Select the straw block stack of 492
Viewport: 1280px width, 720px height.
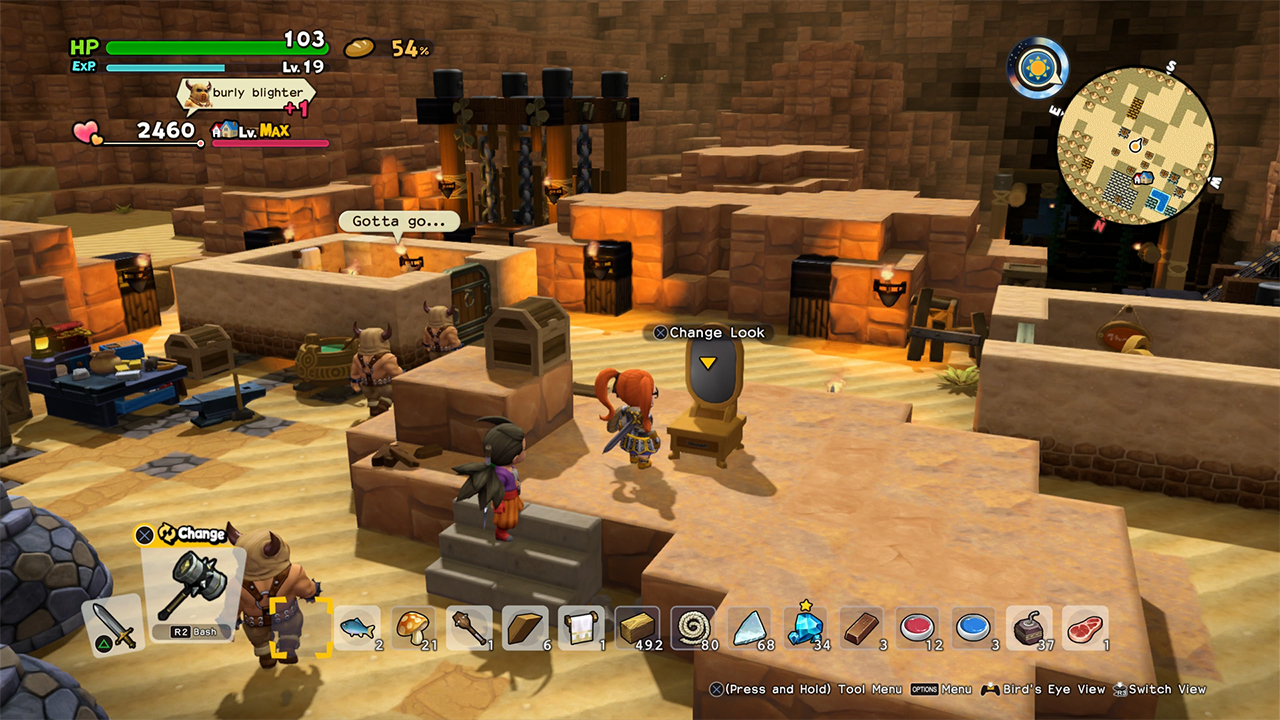point(637,628)
